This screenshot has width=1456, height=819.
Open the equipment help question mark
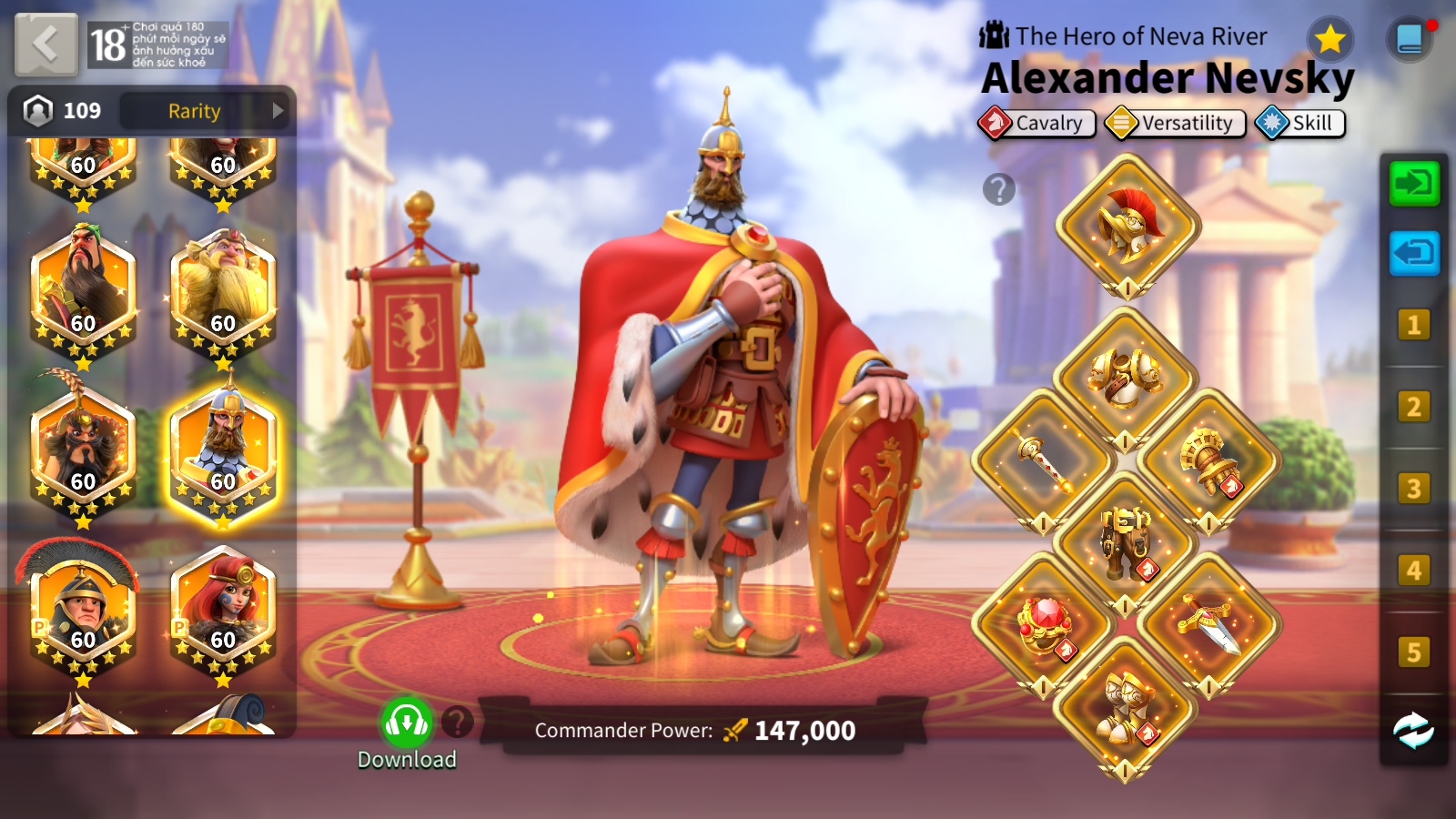(998, 189)
